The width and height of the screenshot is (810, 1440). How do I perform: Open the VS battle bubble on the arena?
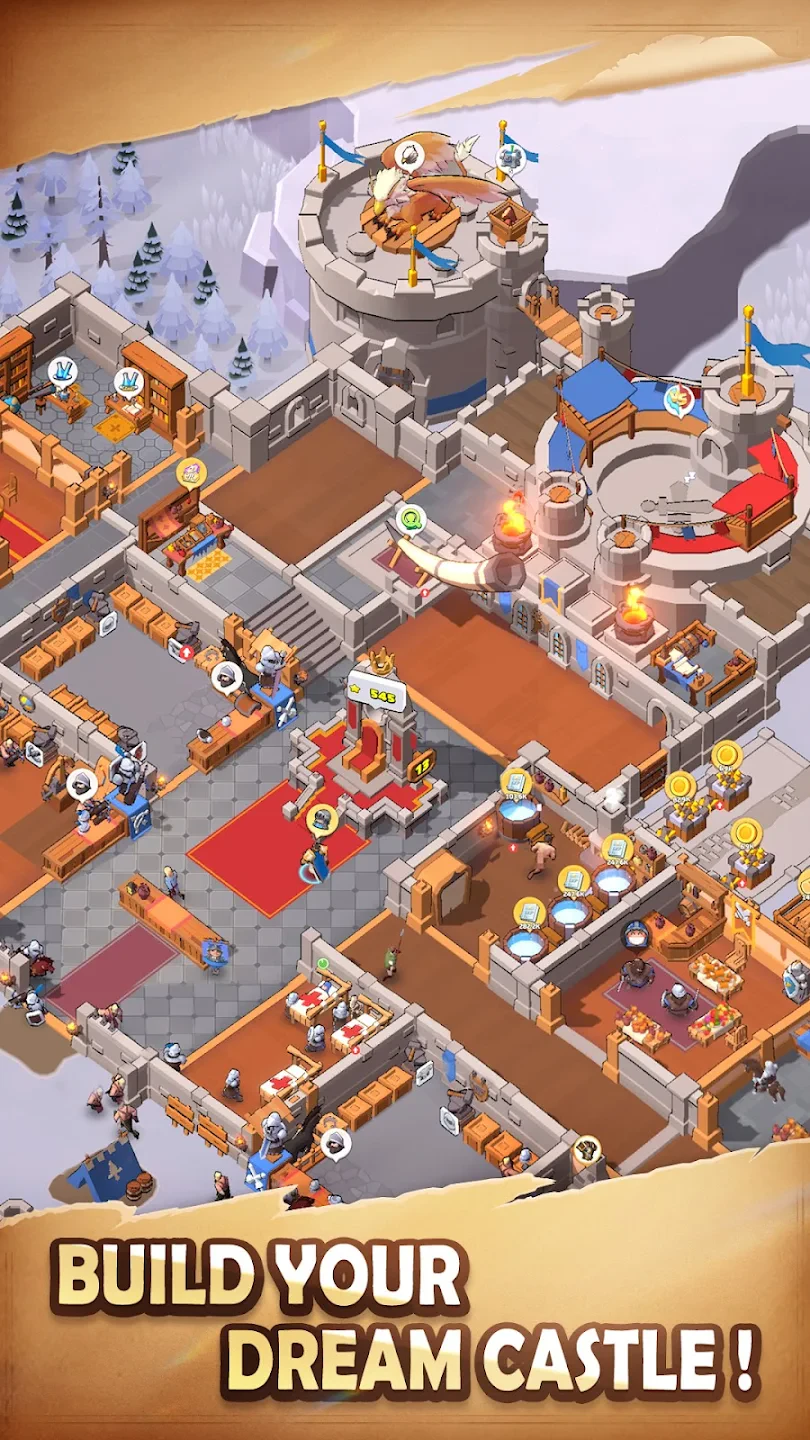pyautogui.click(x=679, y=399)
